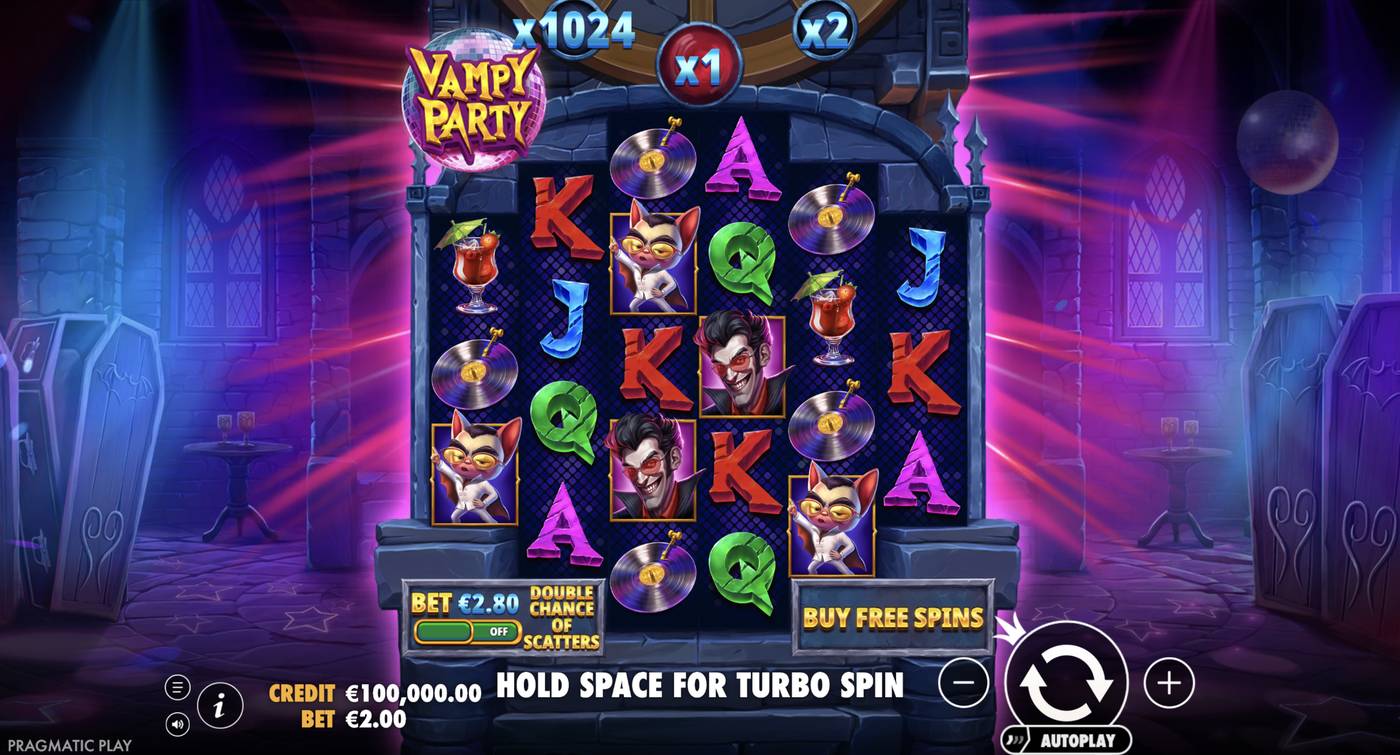The width and height of the screenshot is (1400, 755).
Task: Open the paytable via the info icon
Action: (217, 702)
